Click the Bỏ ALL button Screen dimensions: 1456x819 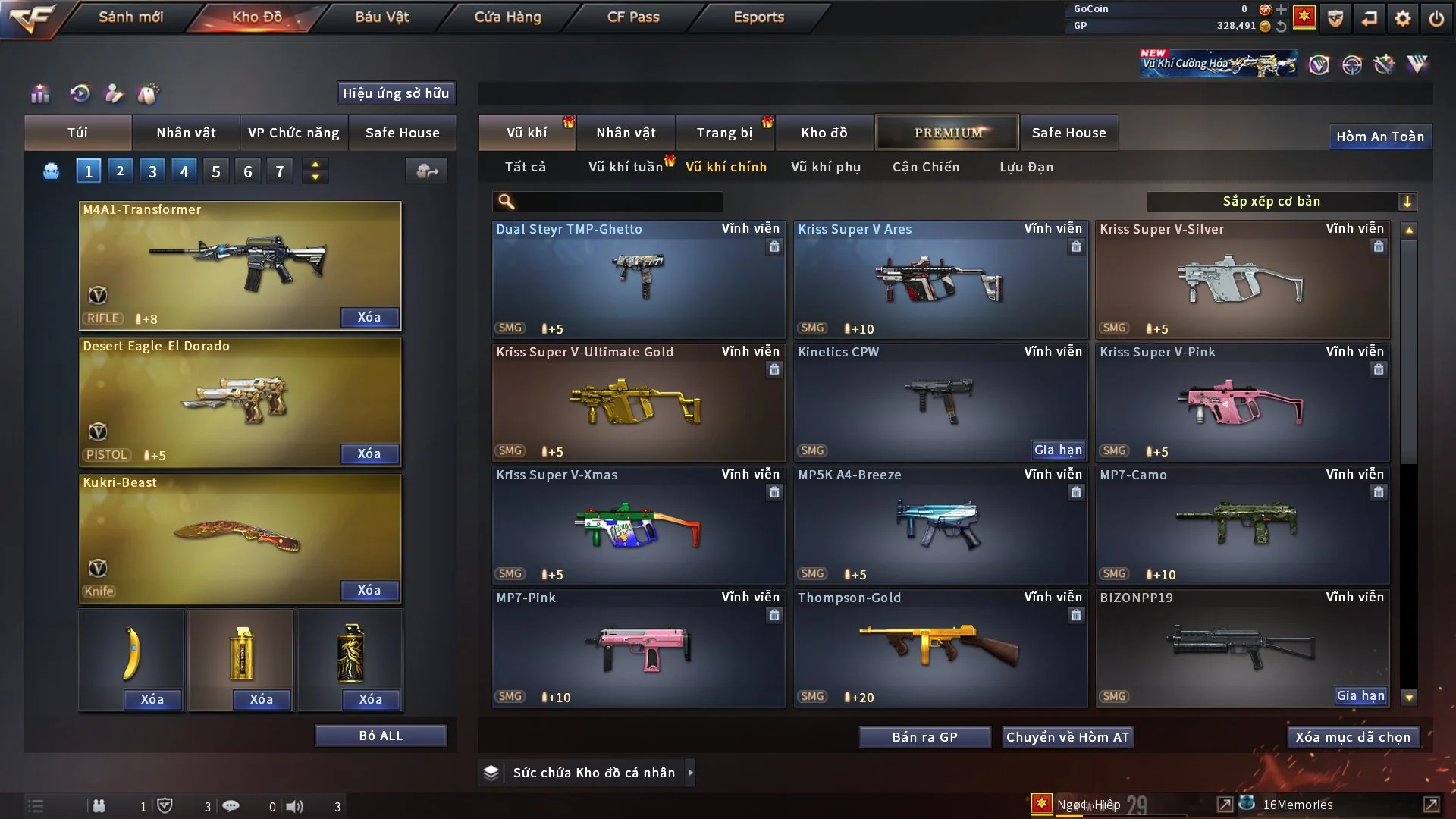click(x=381, y=736)
